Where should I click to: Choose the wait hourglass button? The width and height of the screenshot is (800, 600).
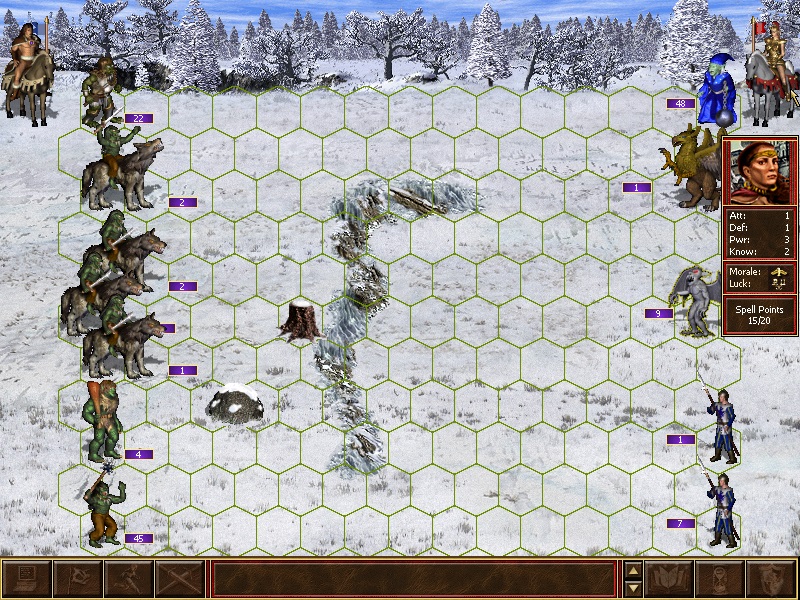click(x=721, y=579)
